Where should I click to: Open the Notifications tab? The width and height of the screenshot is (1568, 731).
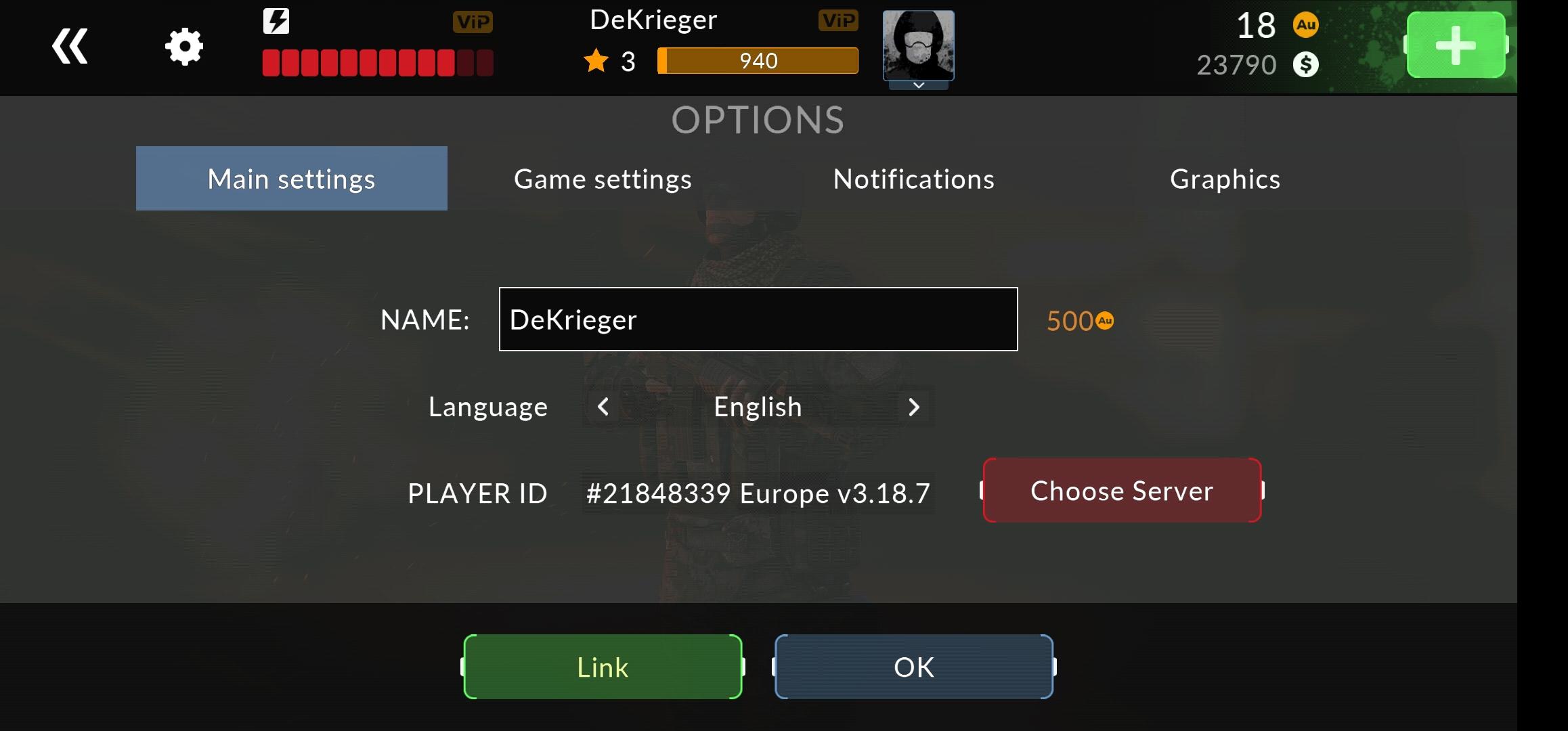(x=913, y=178)
